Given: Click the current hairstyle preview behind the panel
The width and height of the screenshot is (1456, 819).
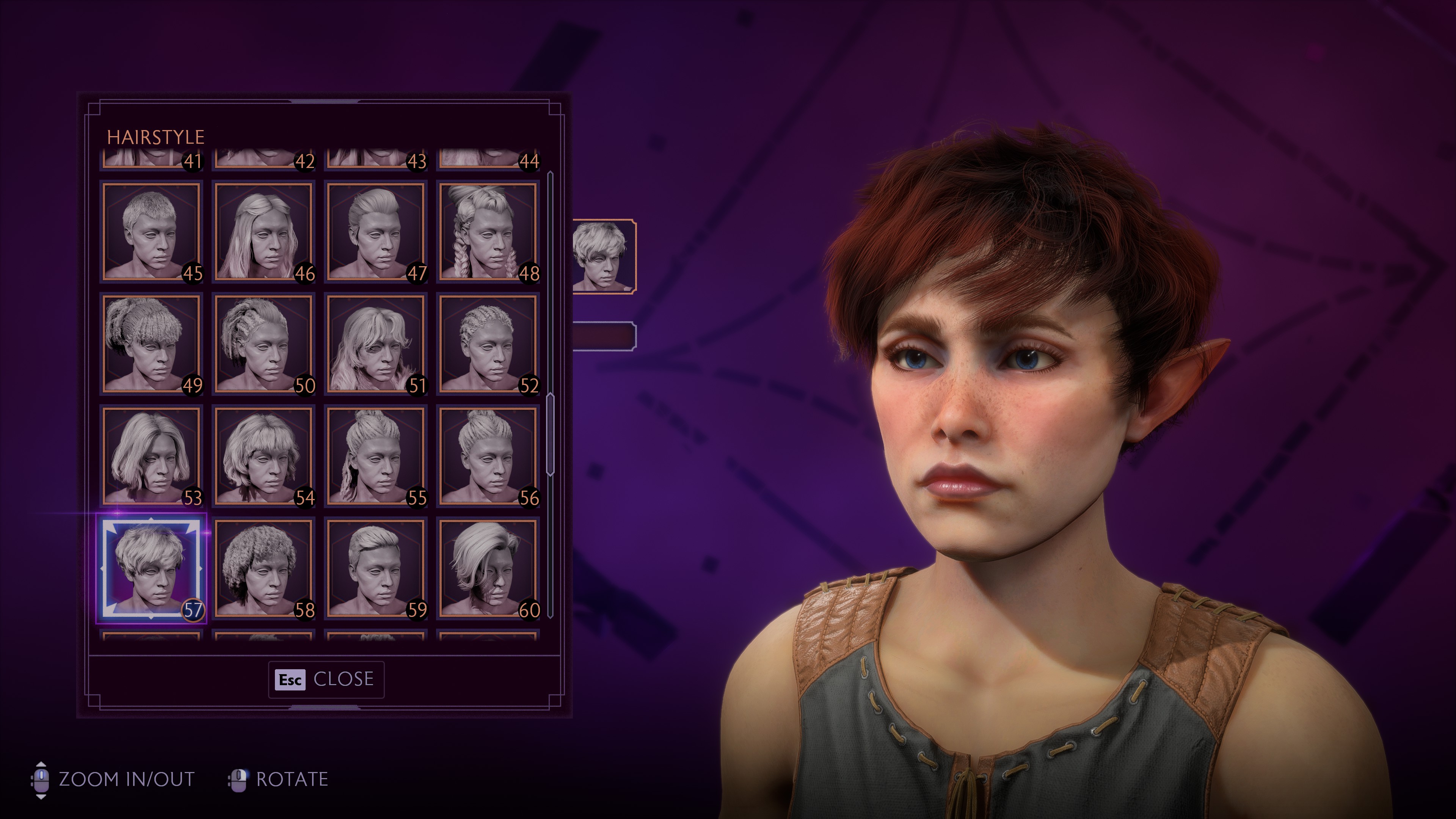Looking at the screenshot, I should [x=602, y=256].
